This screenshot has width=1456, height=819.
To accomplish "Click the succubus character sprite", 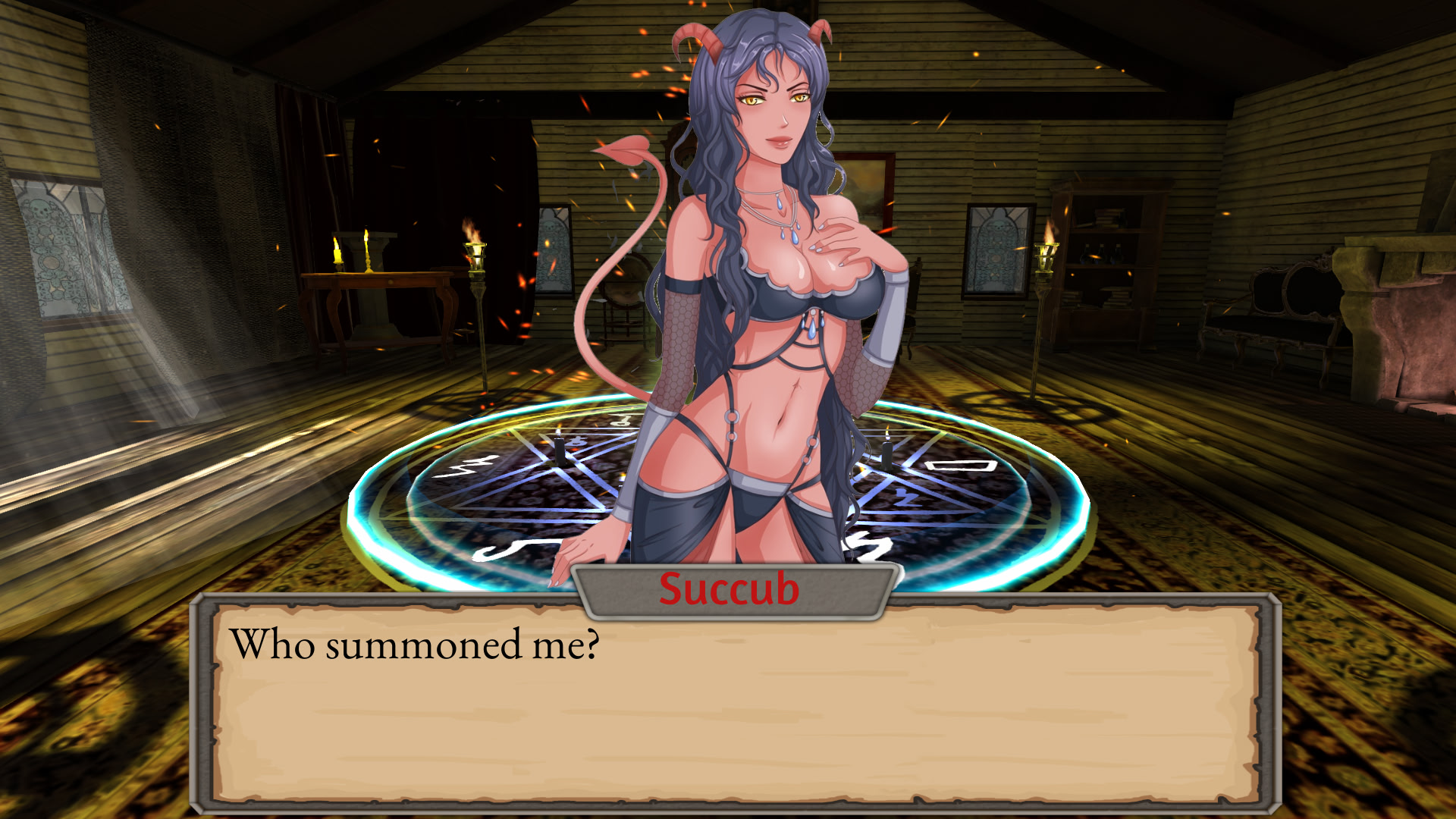I will [758, 303].
